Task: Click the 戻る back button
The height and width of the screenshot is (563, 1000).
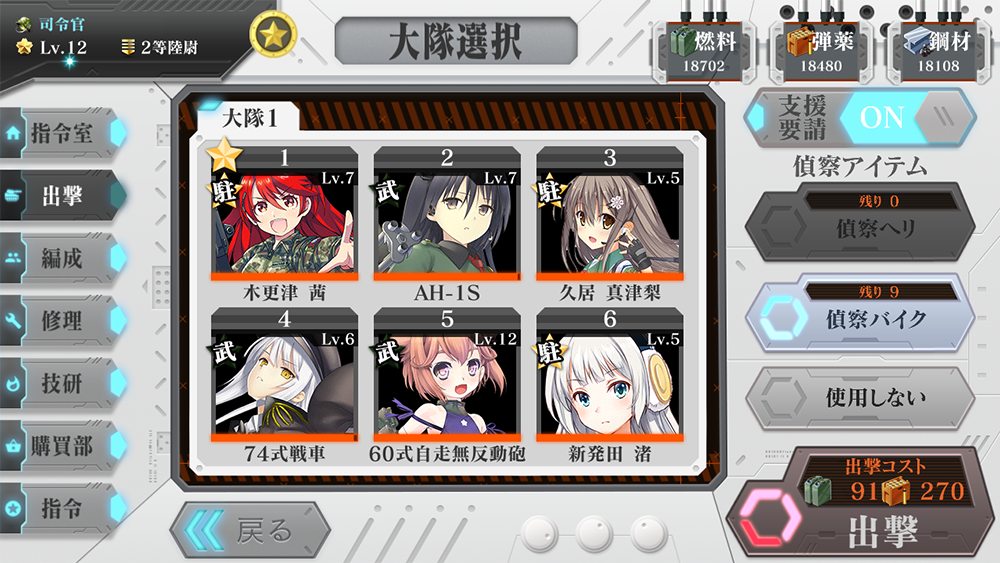Action: click(x=250, y=529)
